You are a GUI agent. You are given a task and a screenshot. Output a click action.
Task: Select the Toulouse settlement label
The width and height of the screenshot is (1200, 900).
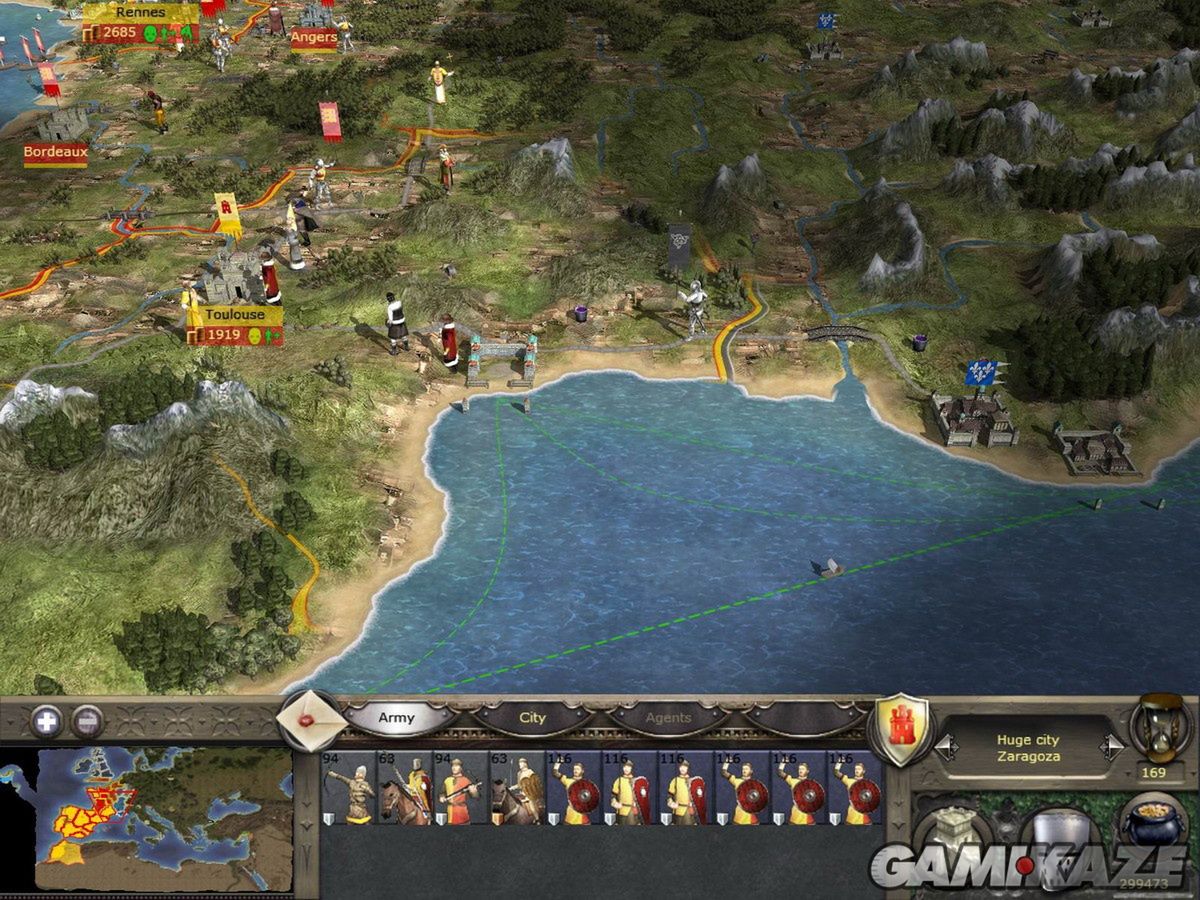point(234,314)
